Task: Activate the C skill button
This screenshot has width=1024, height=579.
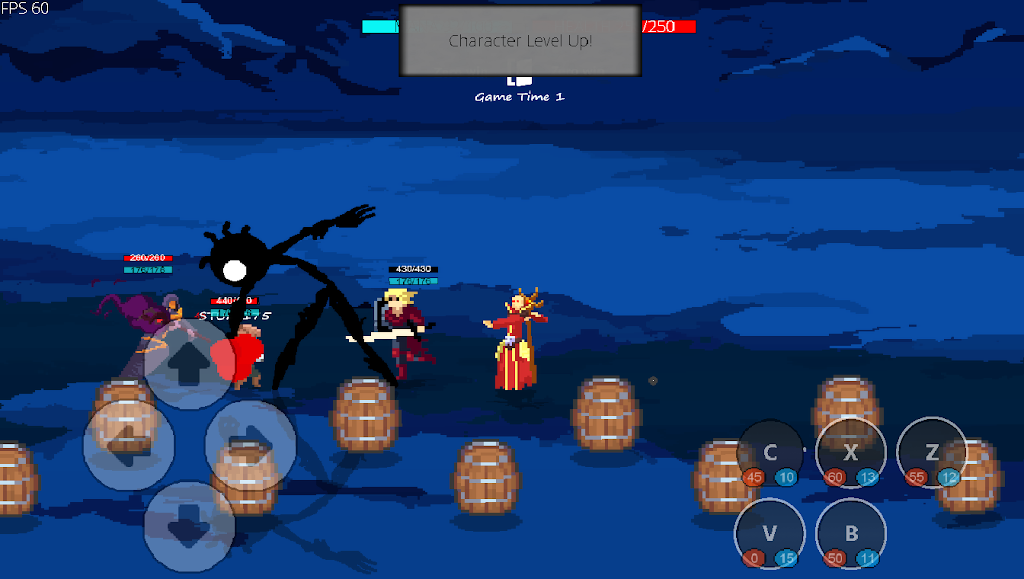Action: click(x=770, y=453)
